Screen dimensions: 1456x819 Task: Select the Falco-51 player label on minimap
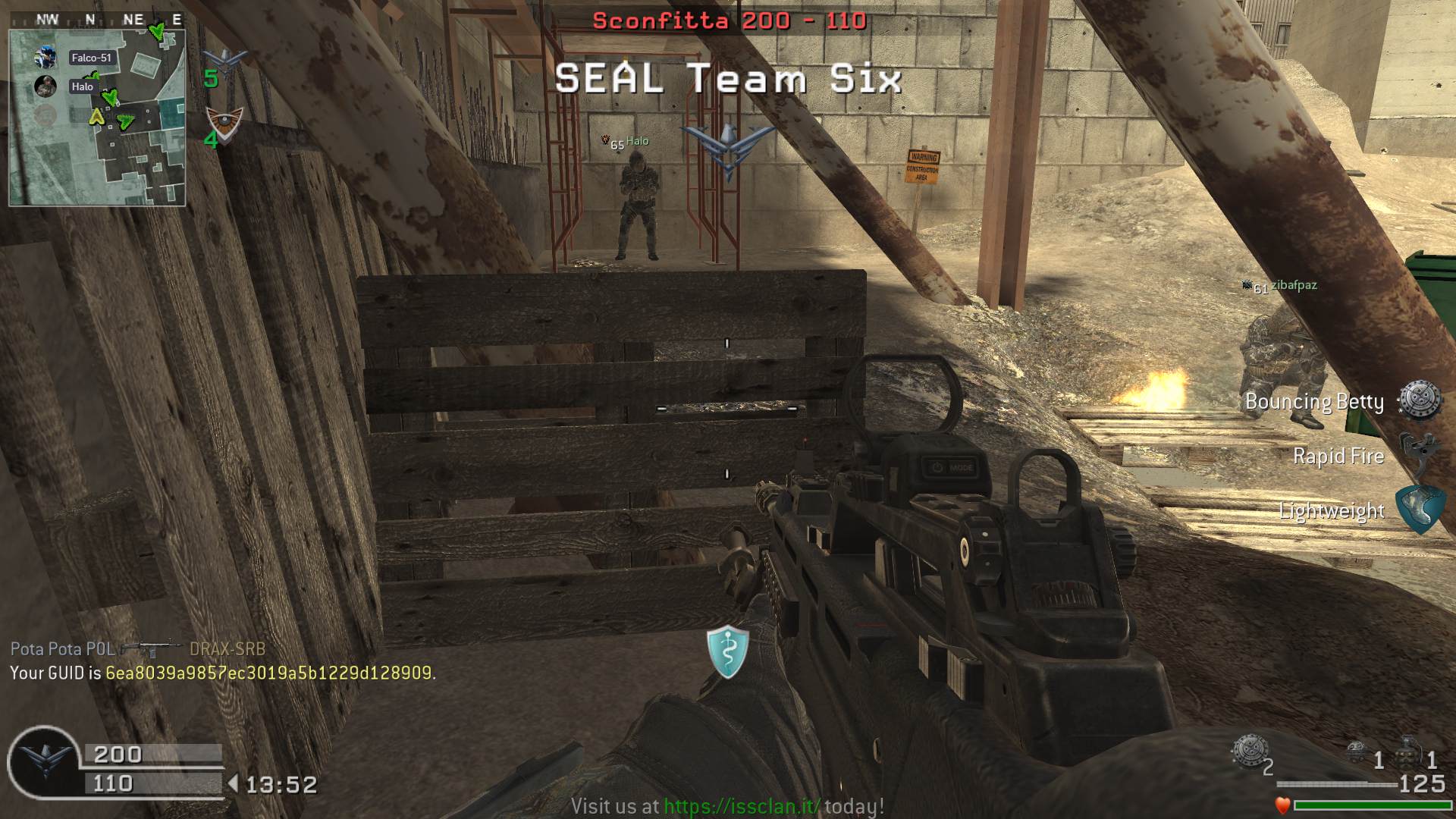[91, 58]
